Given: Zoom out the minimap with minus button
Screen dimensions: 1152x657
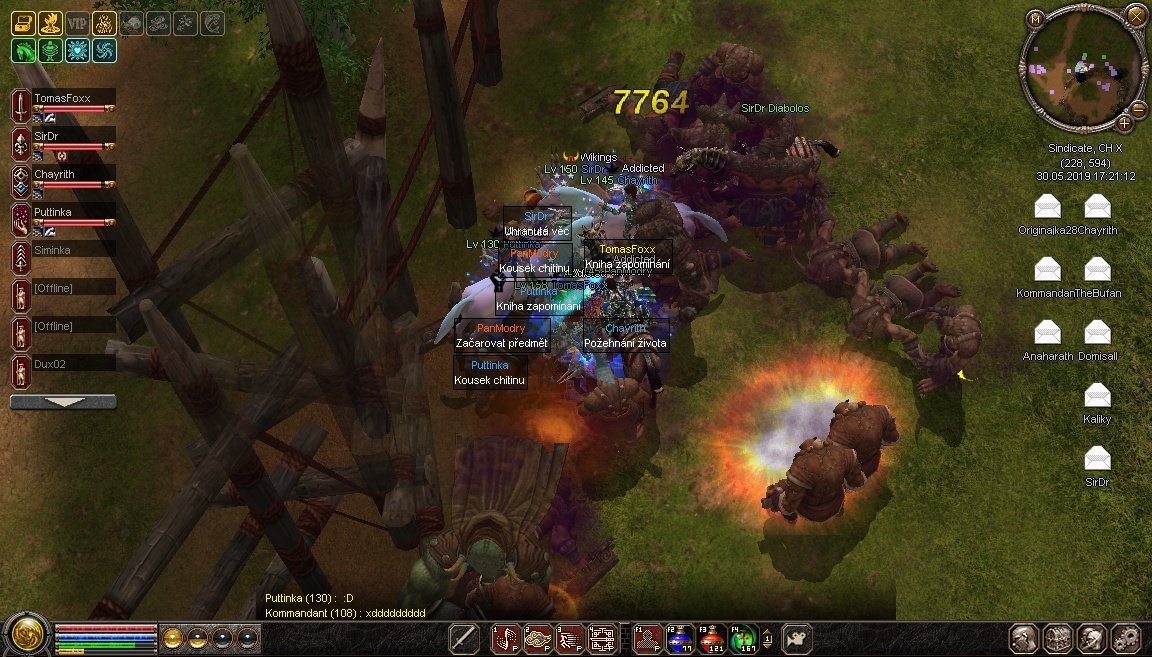Looking at the screenshot, I should tap(1138, 109).
